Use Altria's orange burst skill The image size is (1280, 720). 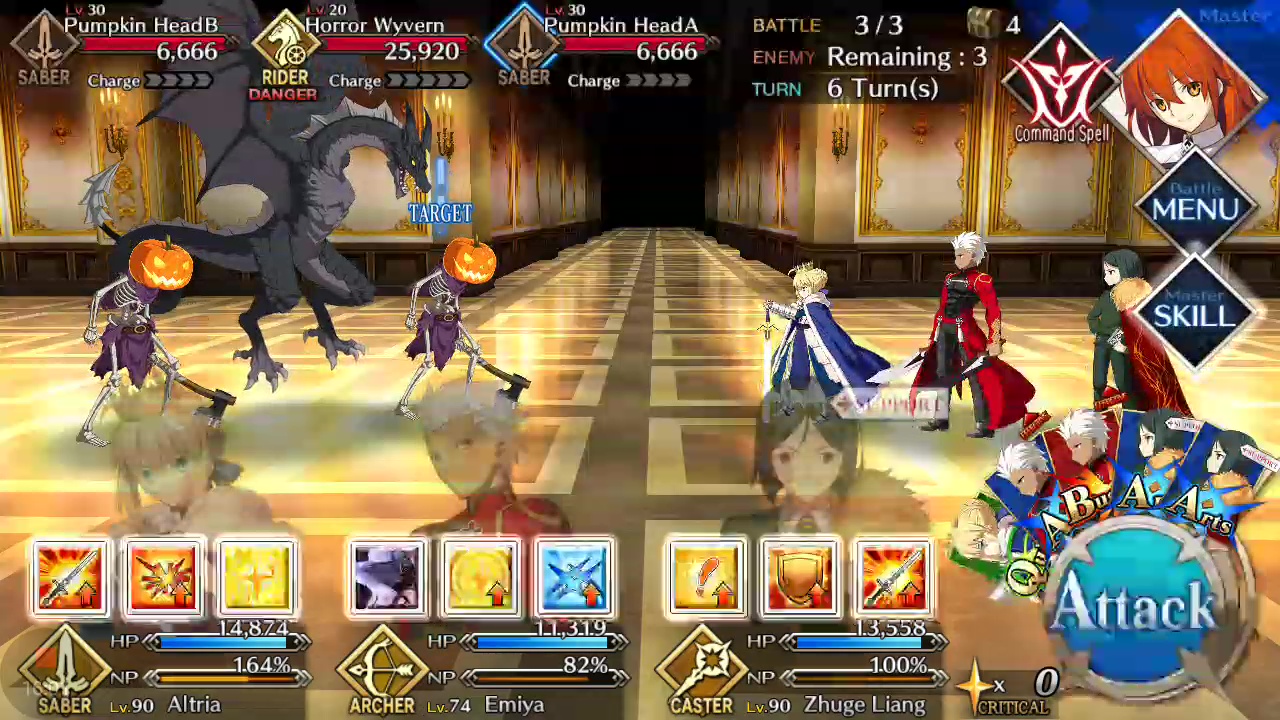point(163,578)
